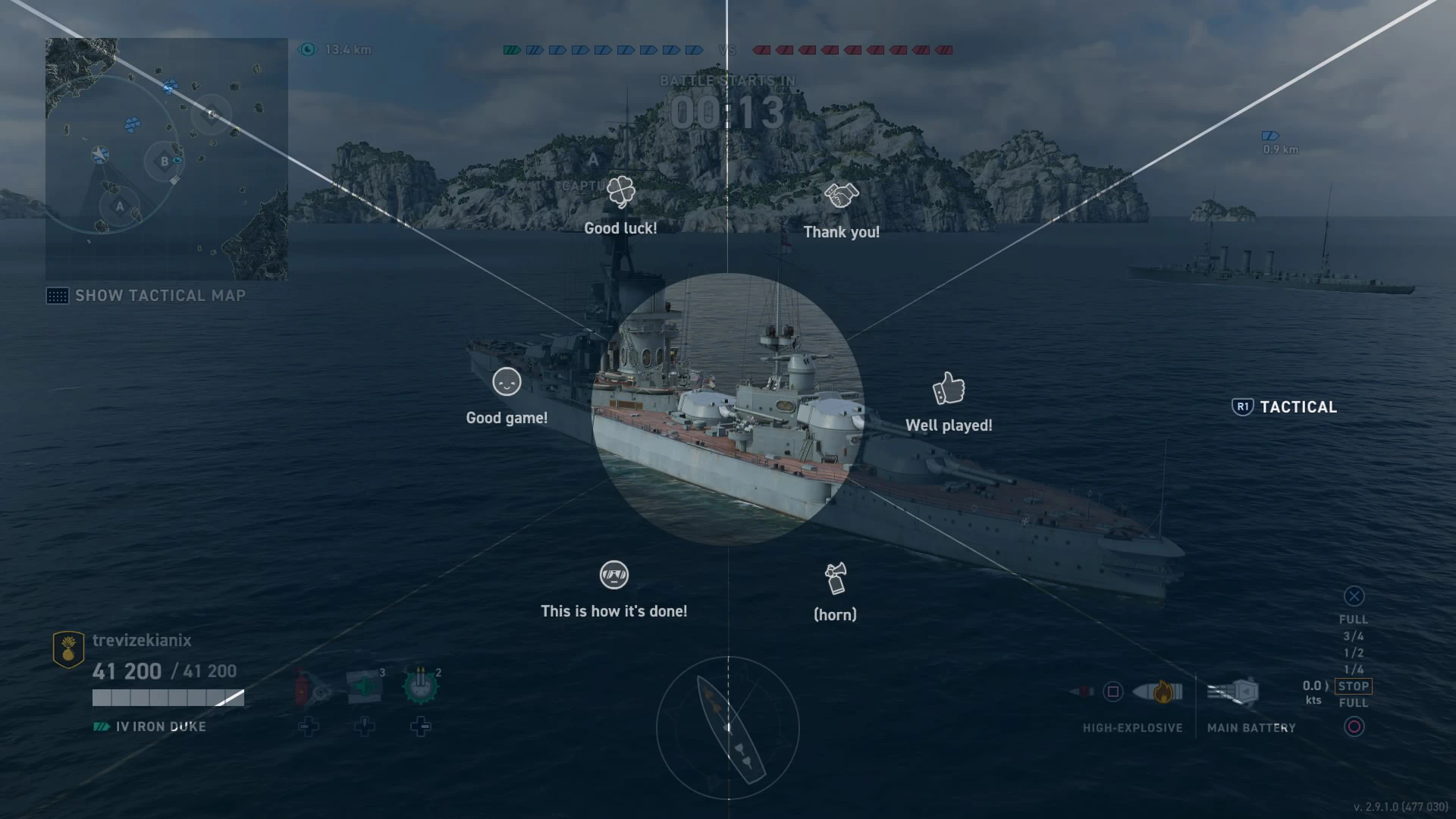The height and width of the screenshot is (819, 1456).
Task: Set the throttle to STOP
Action: (x=1353, y=686)
